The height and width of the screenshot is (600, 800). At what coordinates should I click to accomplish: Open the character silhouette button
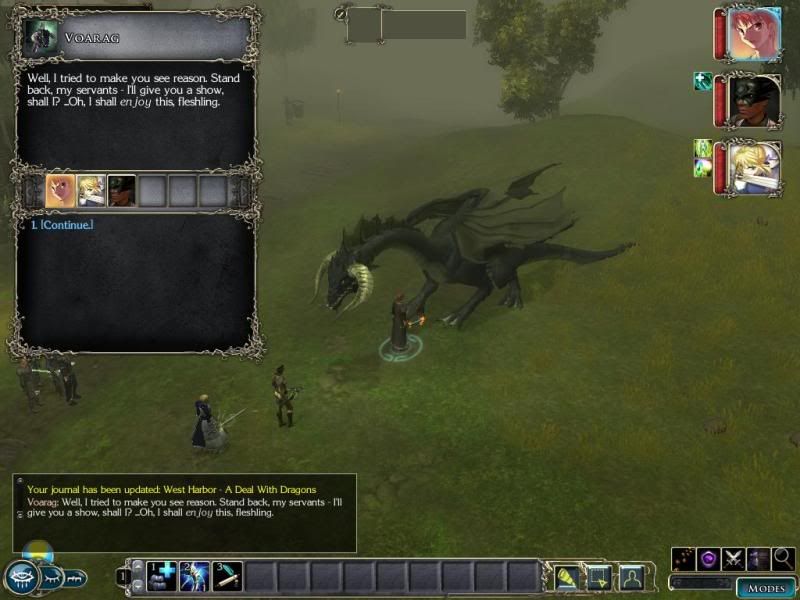click(631, 577)
